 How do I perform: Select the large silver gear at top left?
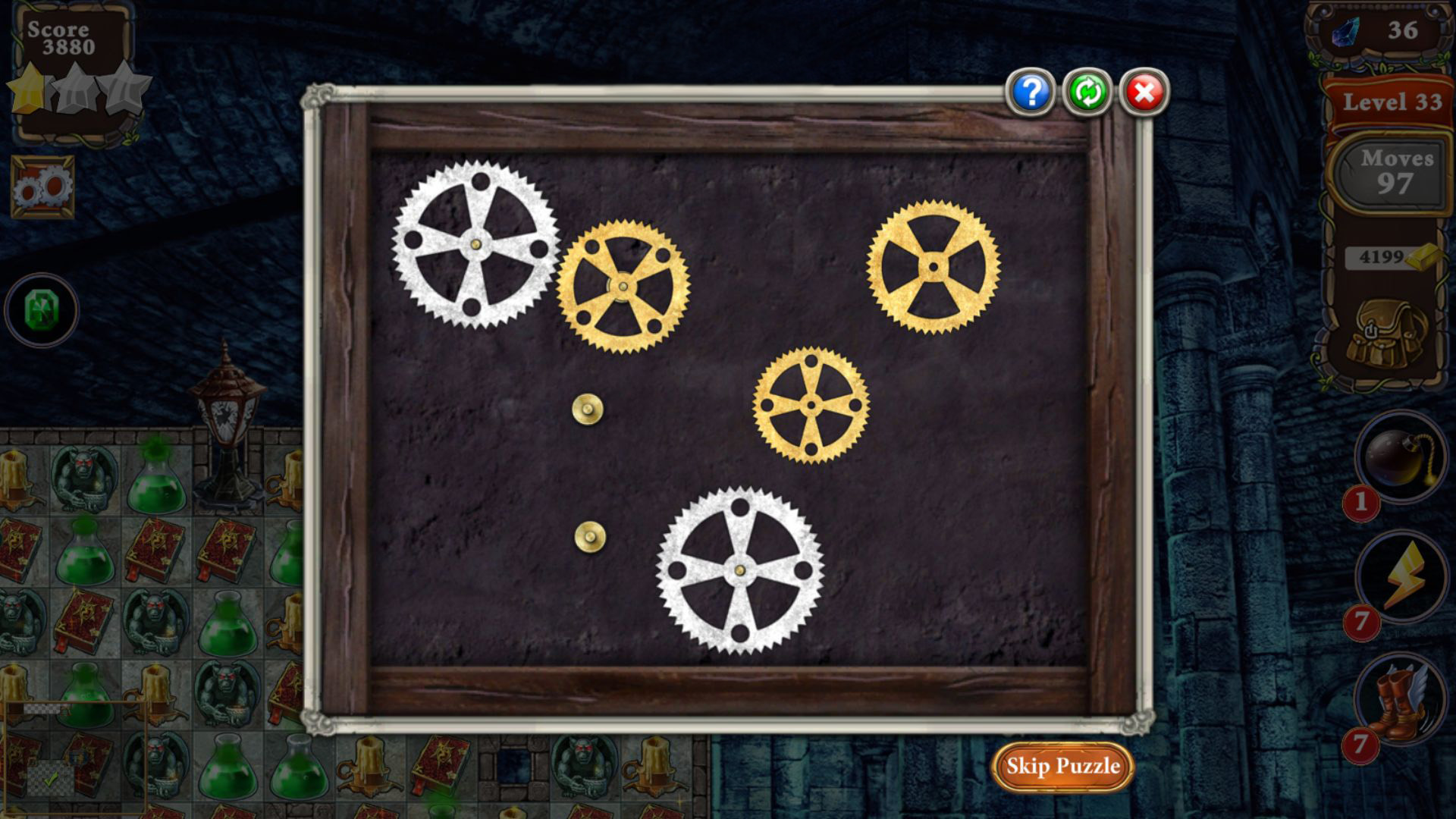(x=475, y=245)
